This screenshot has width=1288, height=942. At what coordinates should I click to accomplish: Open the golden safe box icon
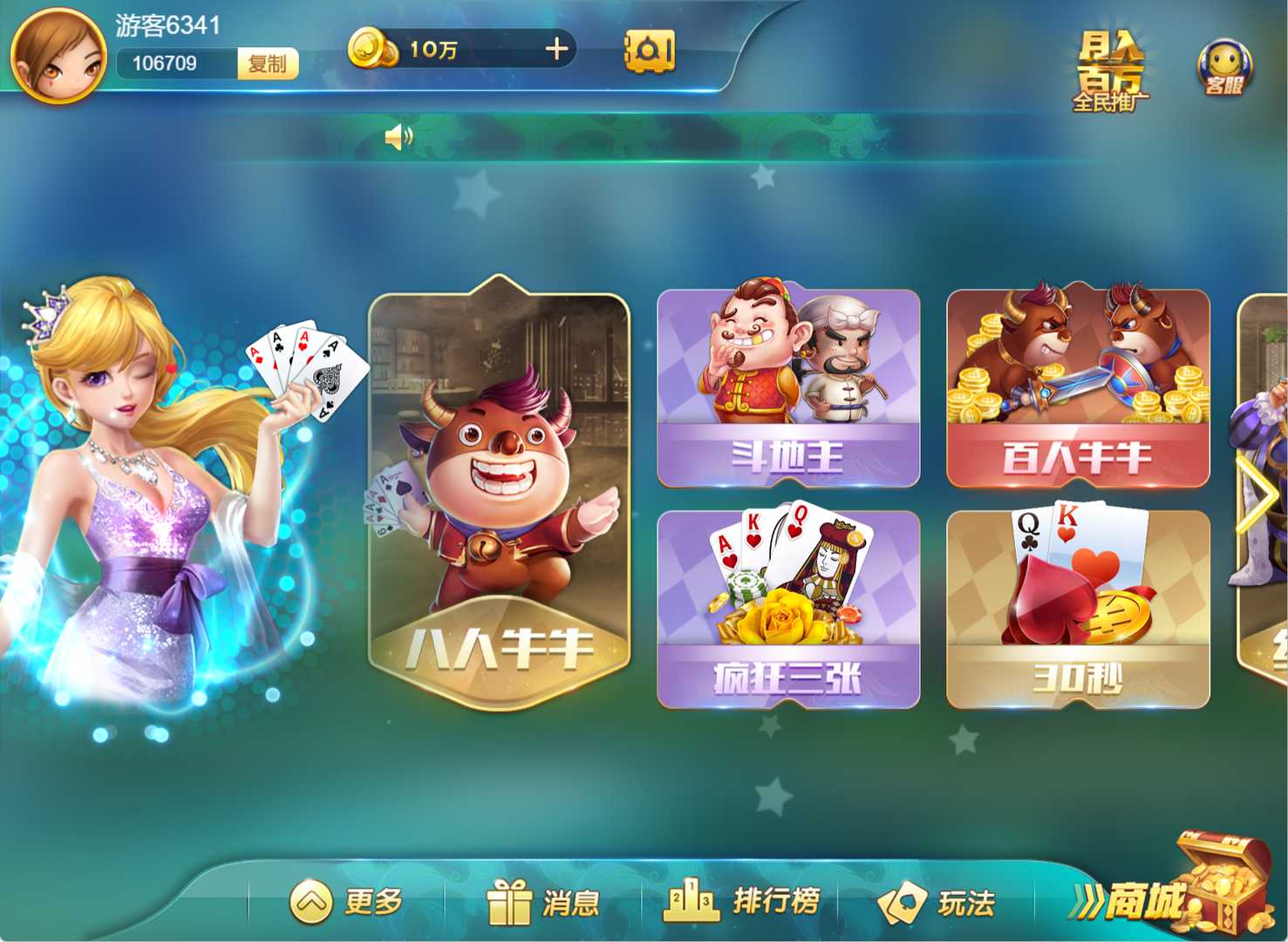[650, 51]
